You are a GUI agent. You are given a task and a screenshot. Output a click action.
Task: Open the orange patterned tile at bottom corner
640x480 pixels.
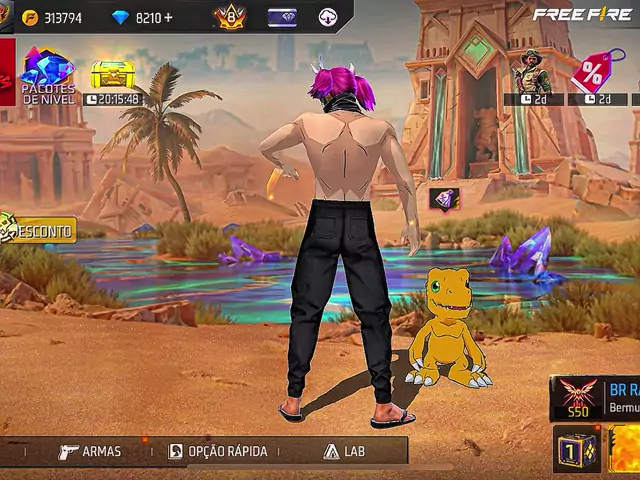coord(626,449)
